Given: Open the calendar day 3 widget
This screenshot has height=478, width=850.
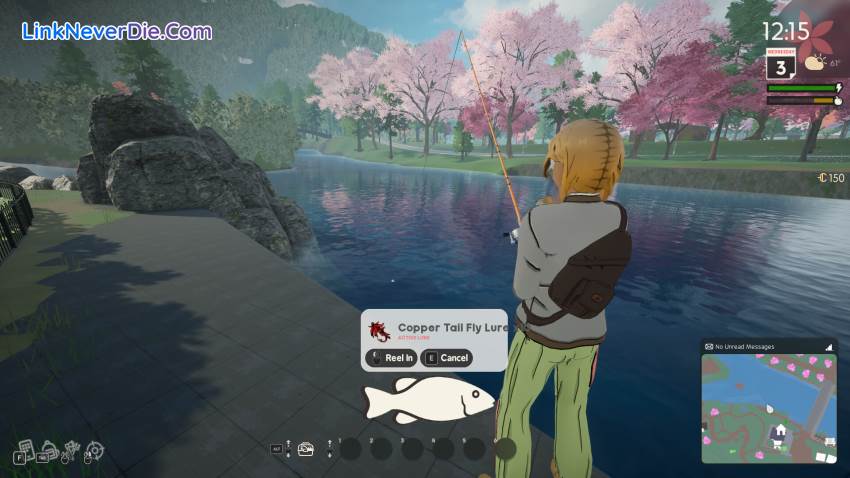Looking at the screenshot, I should pos(780,63).
